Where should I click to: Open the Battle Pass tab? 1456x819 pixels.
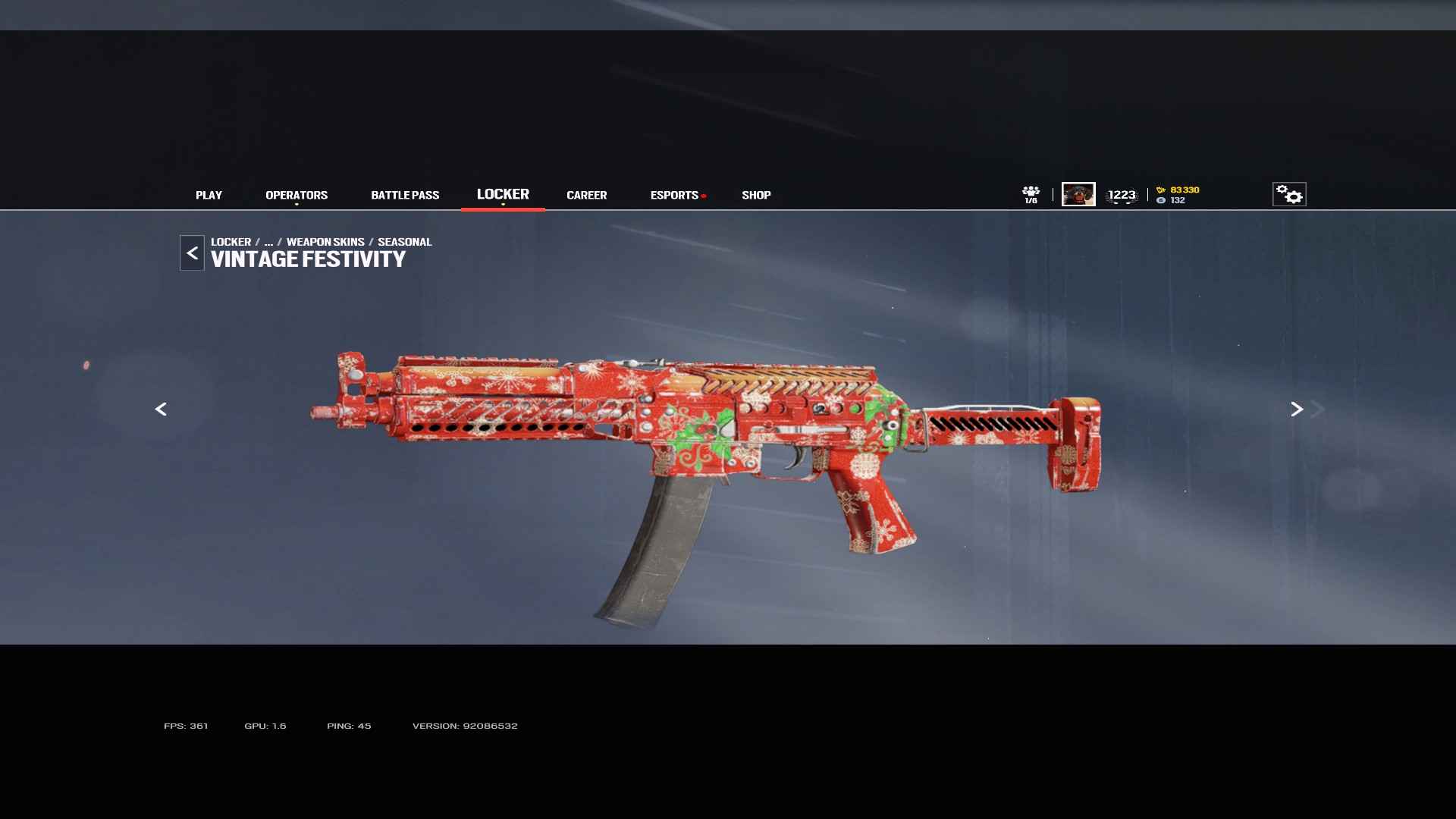405,195
